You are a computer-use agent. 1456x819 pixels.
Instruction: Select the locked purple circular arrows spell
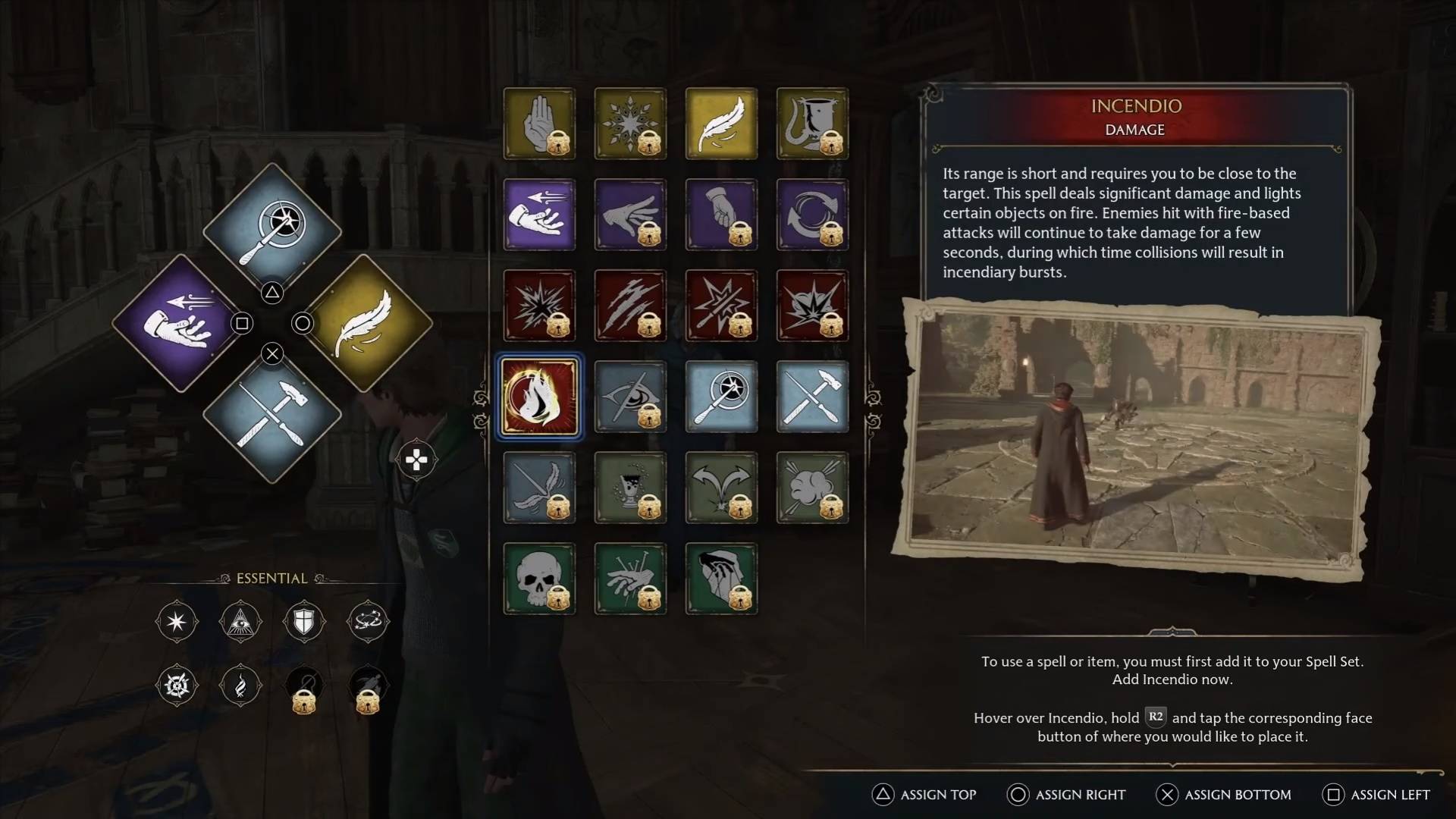tap(812, 215)
